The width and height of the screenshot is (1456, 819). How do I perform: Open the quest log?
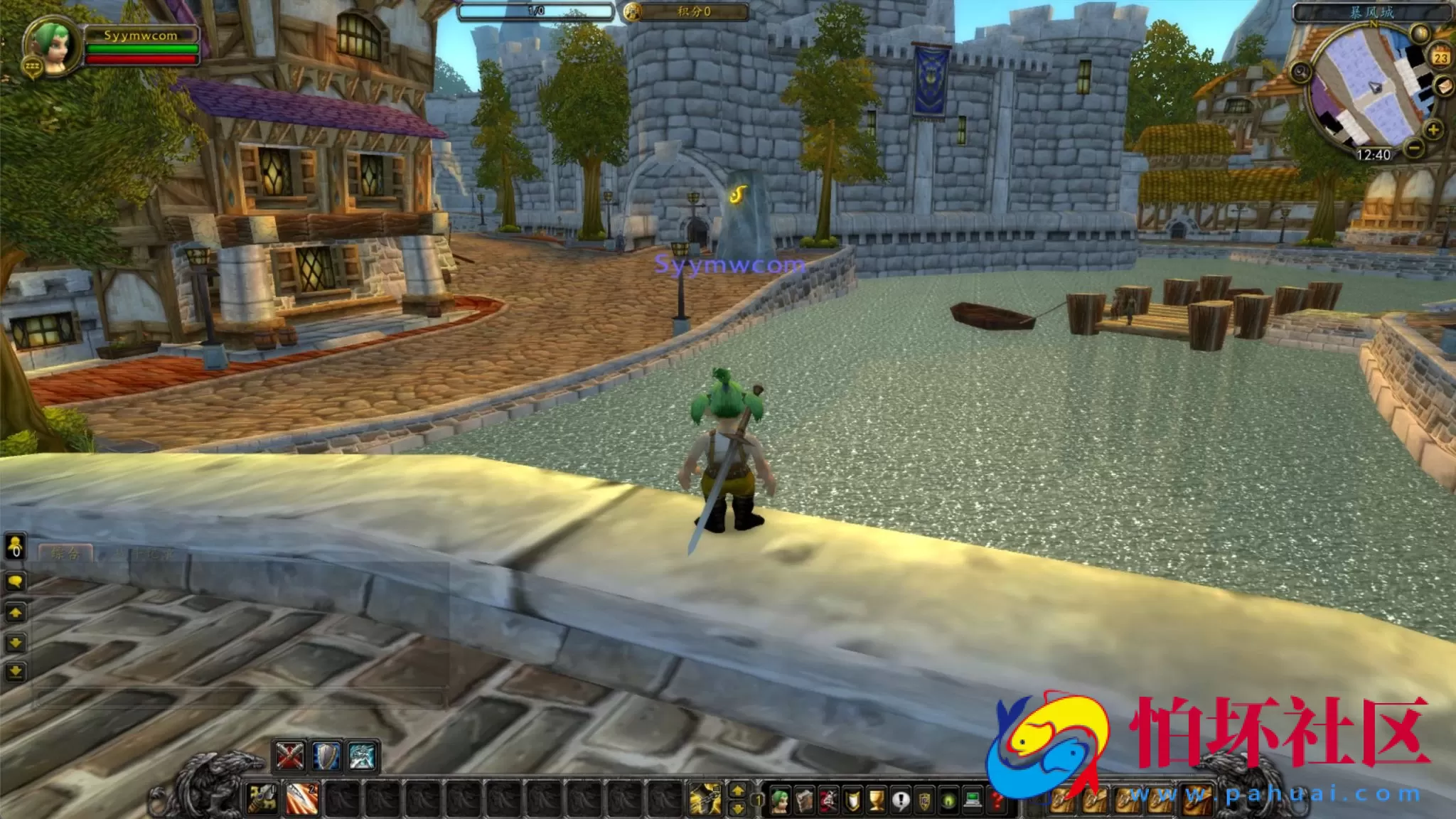coord(899,800)
